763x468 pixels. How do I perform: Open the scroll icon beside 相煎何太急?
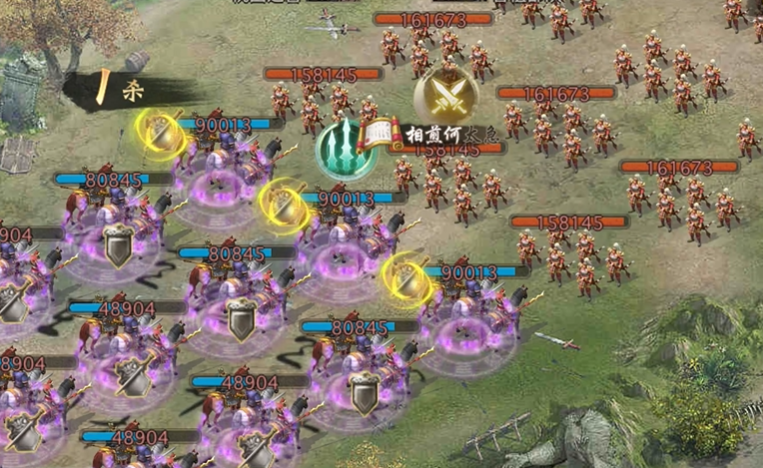pyautogui.click(x=383, y=134)
